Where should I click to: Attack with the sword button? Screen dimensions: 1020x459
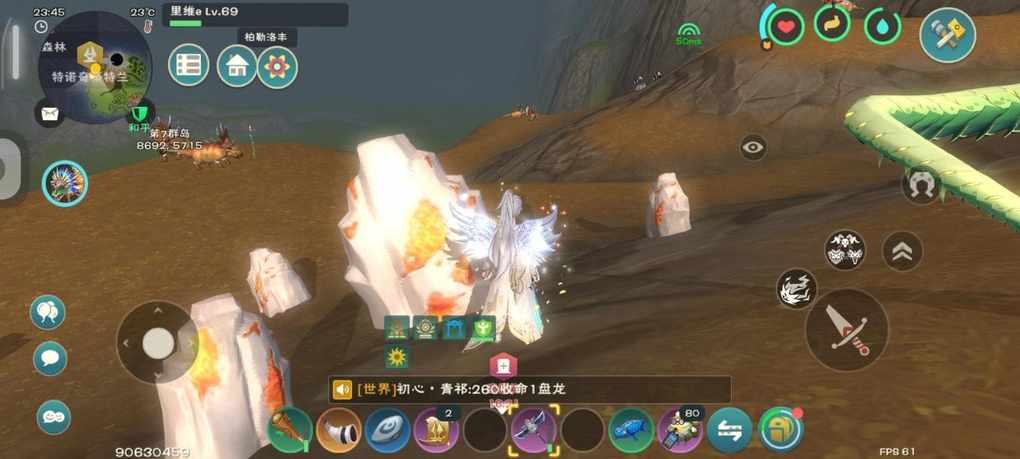pos(846,330)
